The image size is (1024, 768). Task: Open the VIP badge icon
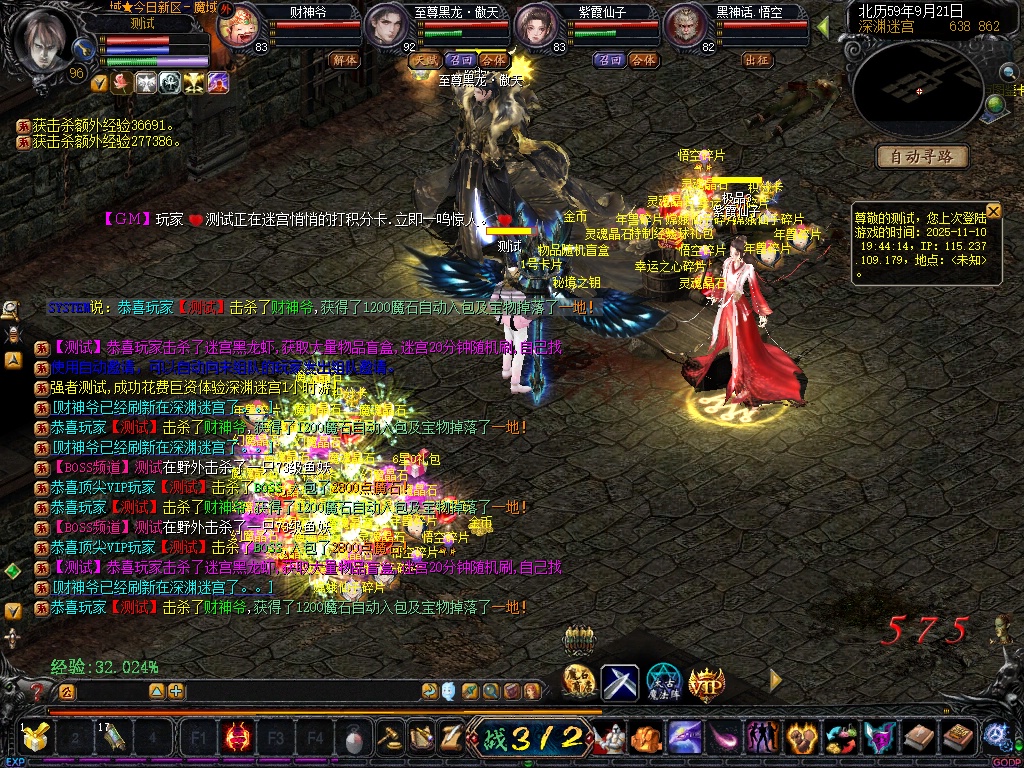click(706, 683)
